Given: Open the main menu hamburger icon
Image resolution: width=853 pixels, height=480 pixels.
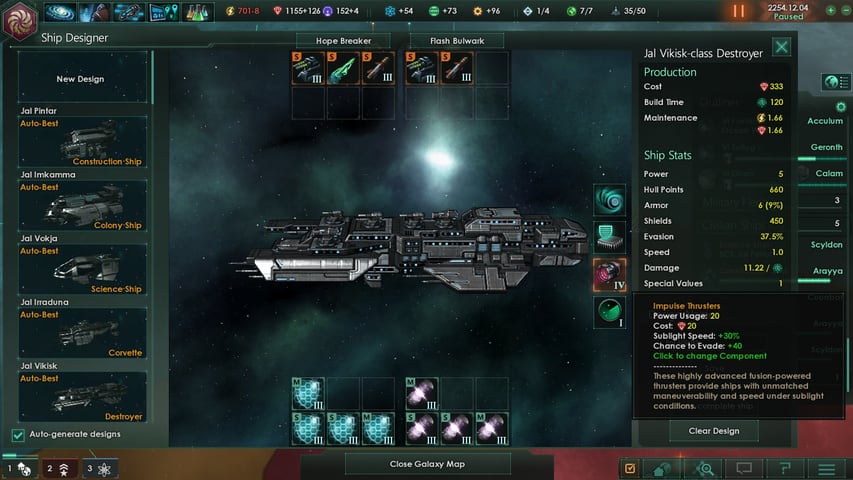Looking at the screenshot, I should [x=826, y=468].
